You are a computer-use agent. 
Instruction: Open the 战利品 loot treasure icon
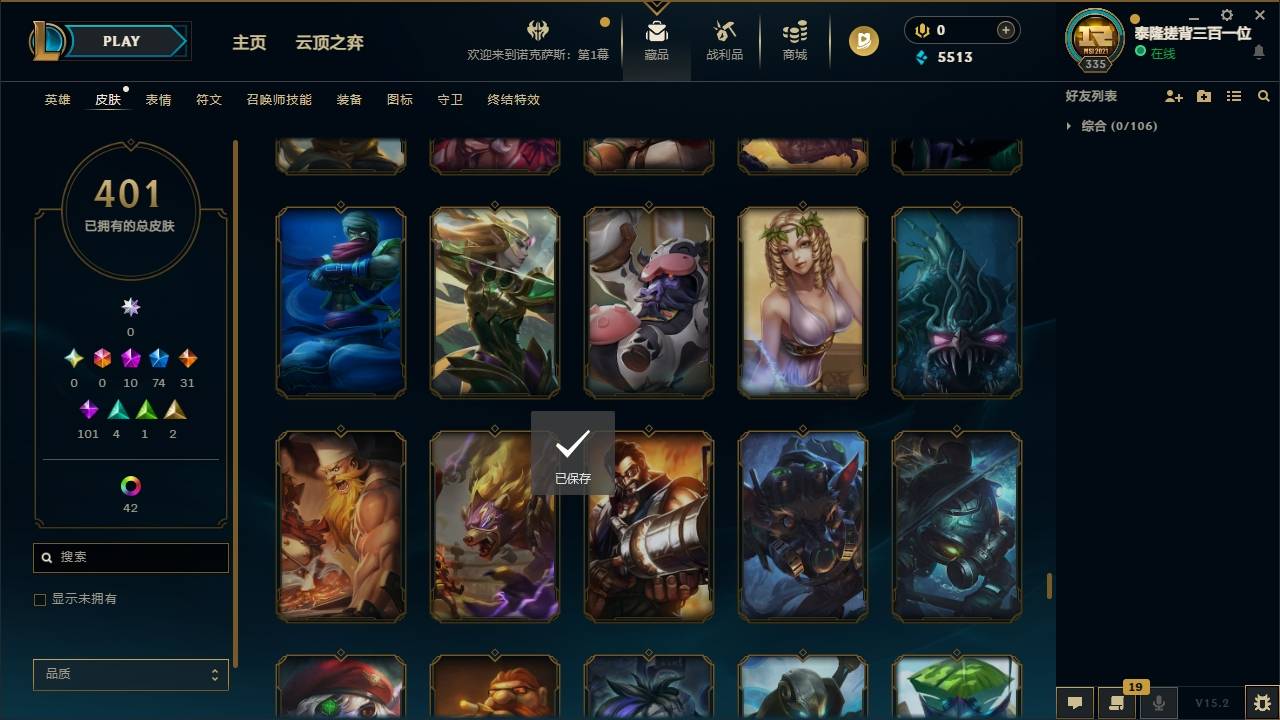point(724,35)
